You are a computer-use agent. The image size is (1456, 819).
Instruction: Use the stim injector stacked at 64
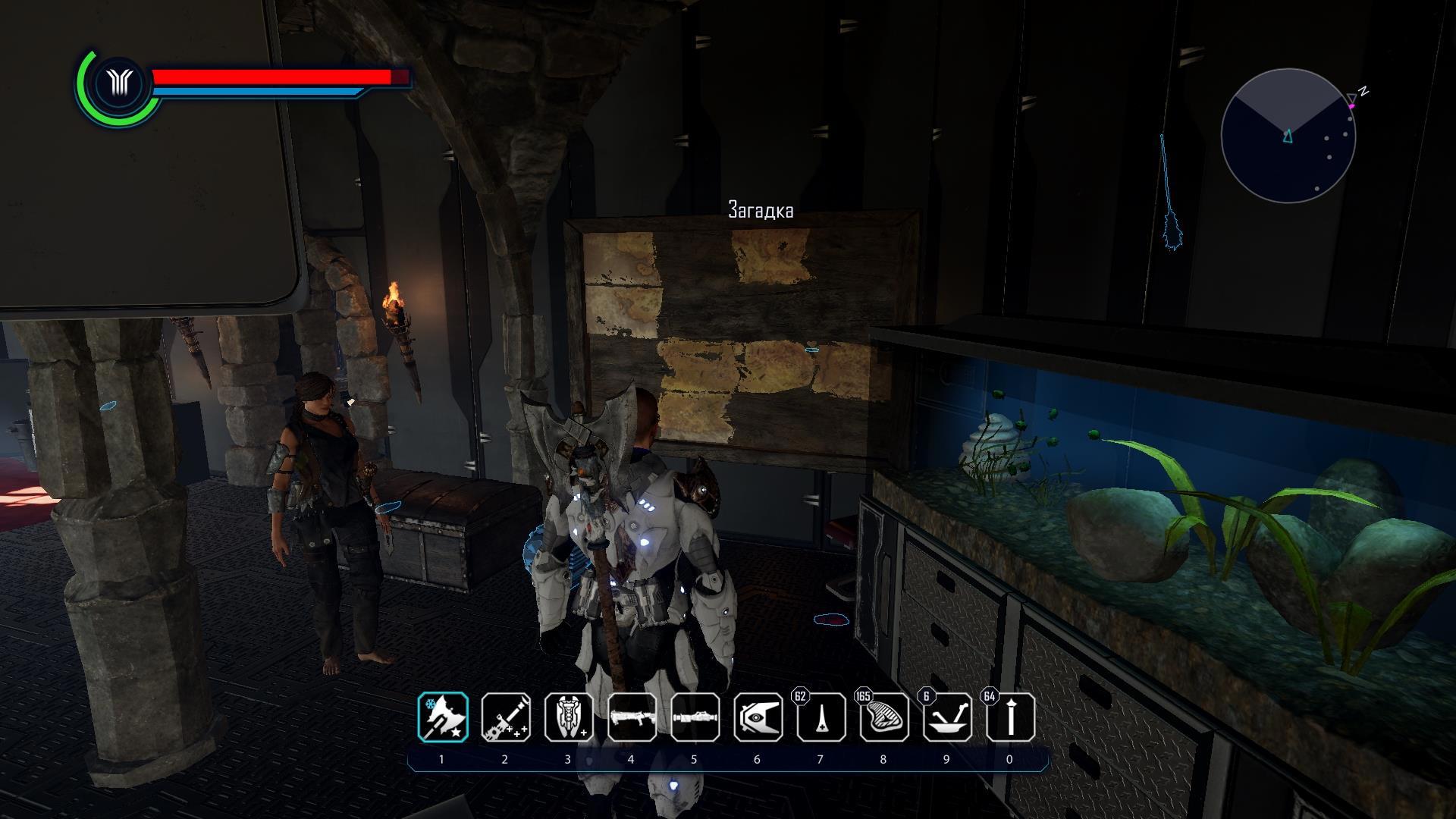[1009, 717]
